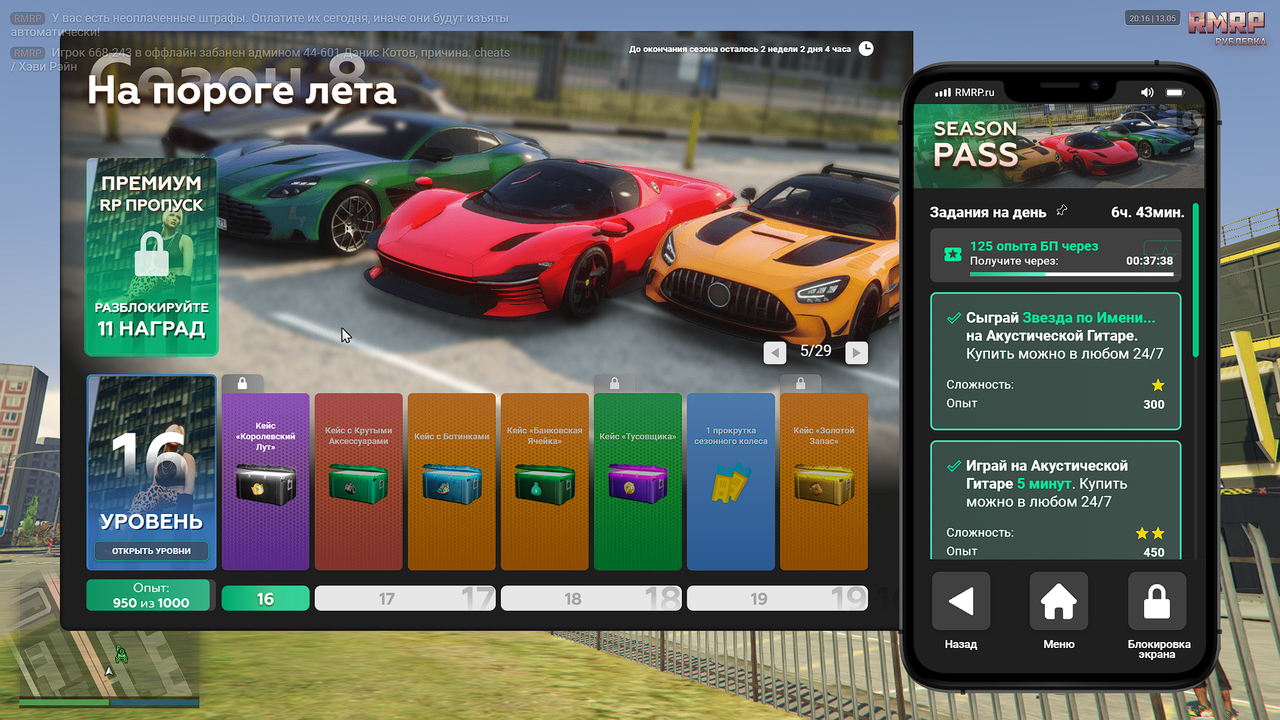
Task: Select the 'Кейс Тусовщика' reward card
Action: [x=637, y=481]
